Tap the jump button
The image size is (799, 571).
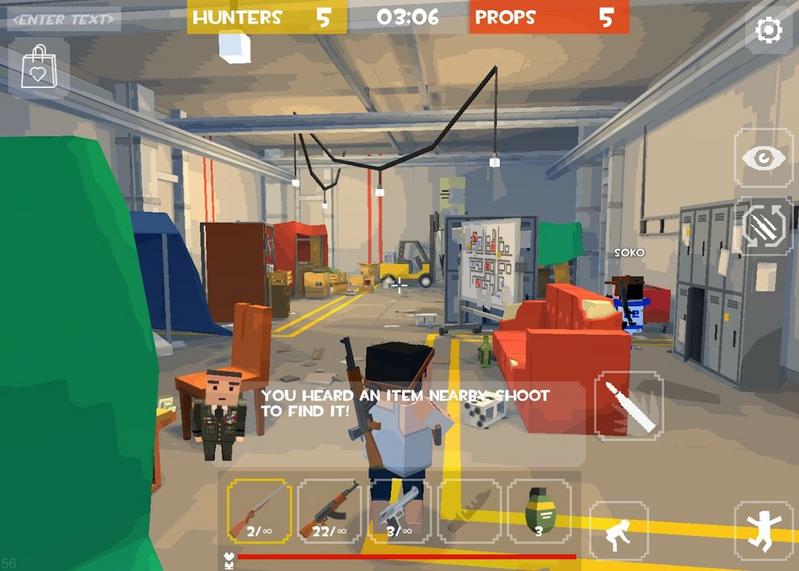click(762, 528)
